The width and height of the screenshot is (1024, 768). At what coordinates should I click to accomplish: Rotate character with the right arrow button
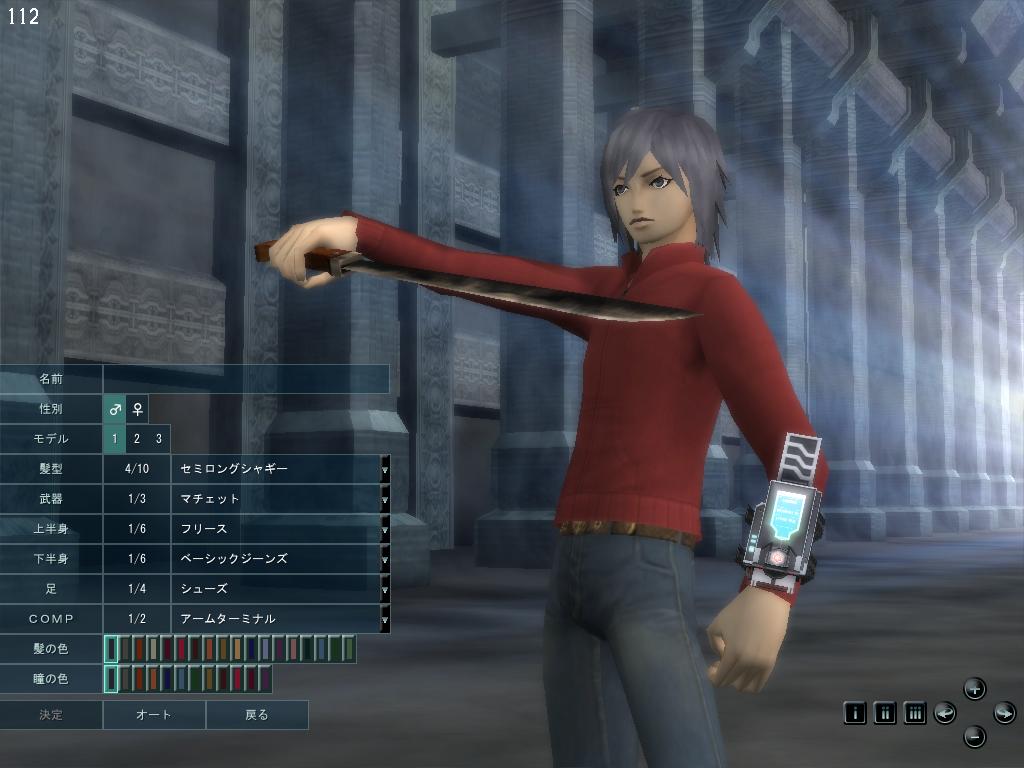[1004, 713]
